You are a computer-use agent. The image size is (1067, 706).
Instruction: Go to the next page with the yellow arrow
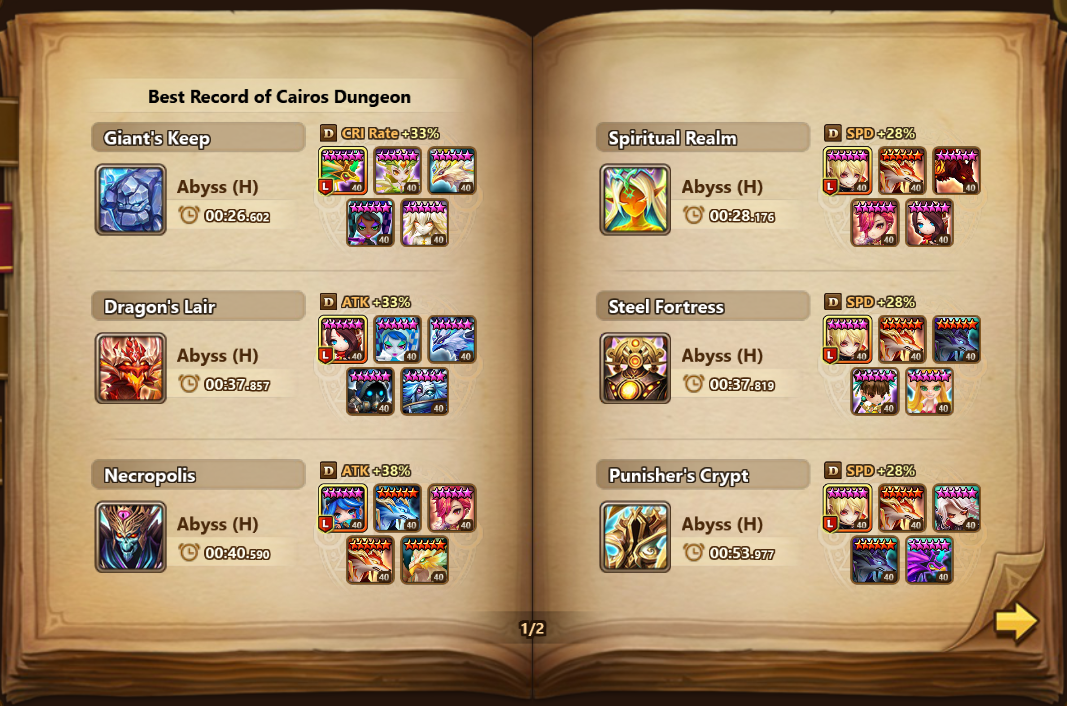pos(1016,622)
